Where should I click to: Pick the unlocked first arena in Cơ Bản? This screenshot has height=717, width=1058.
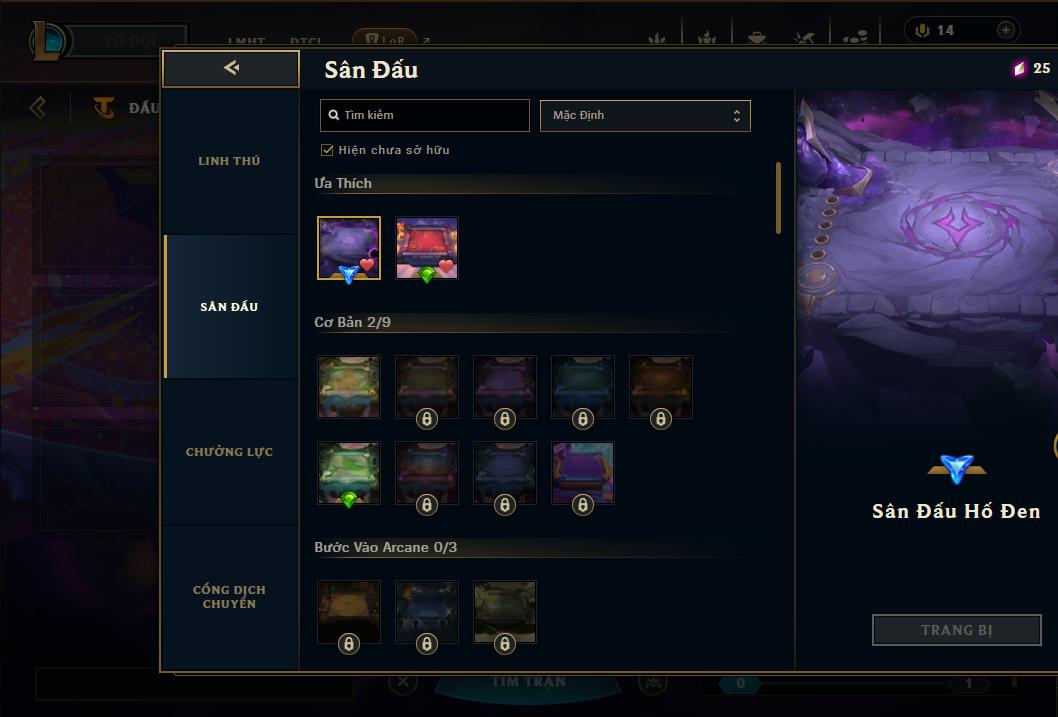tap(349, 386)
